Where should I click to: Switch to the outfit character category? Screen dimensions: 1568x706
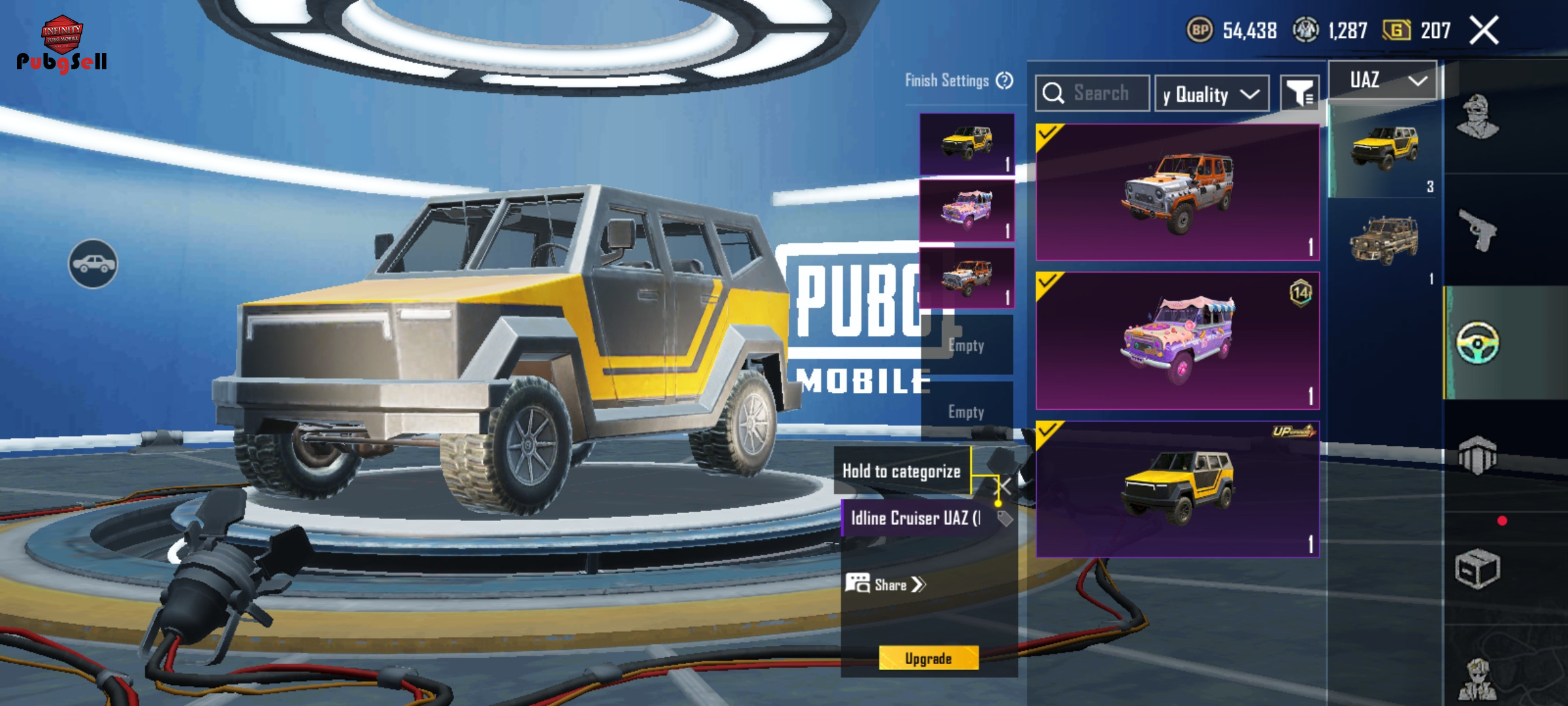coord(1478,118)
